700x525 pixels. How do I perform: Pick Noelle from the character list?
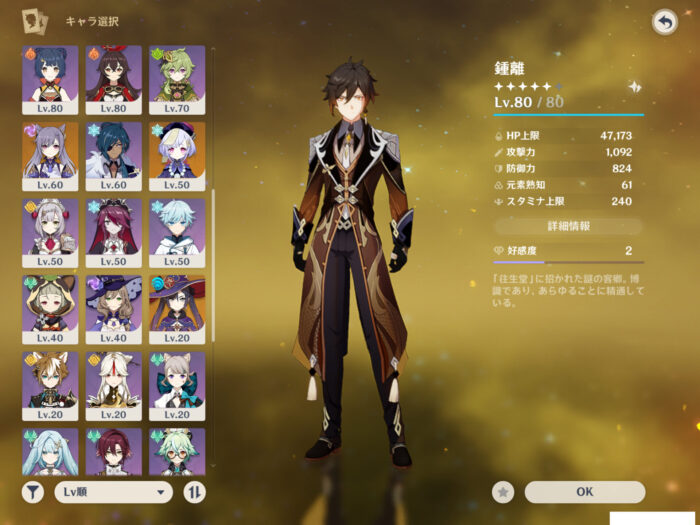pos(50,233)
